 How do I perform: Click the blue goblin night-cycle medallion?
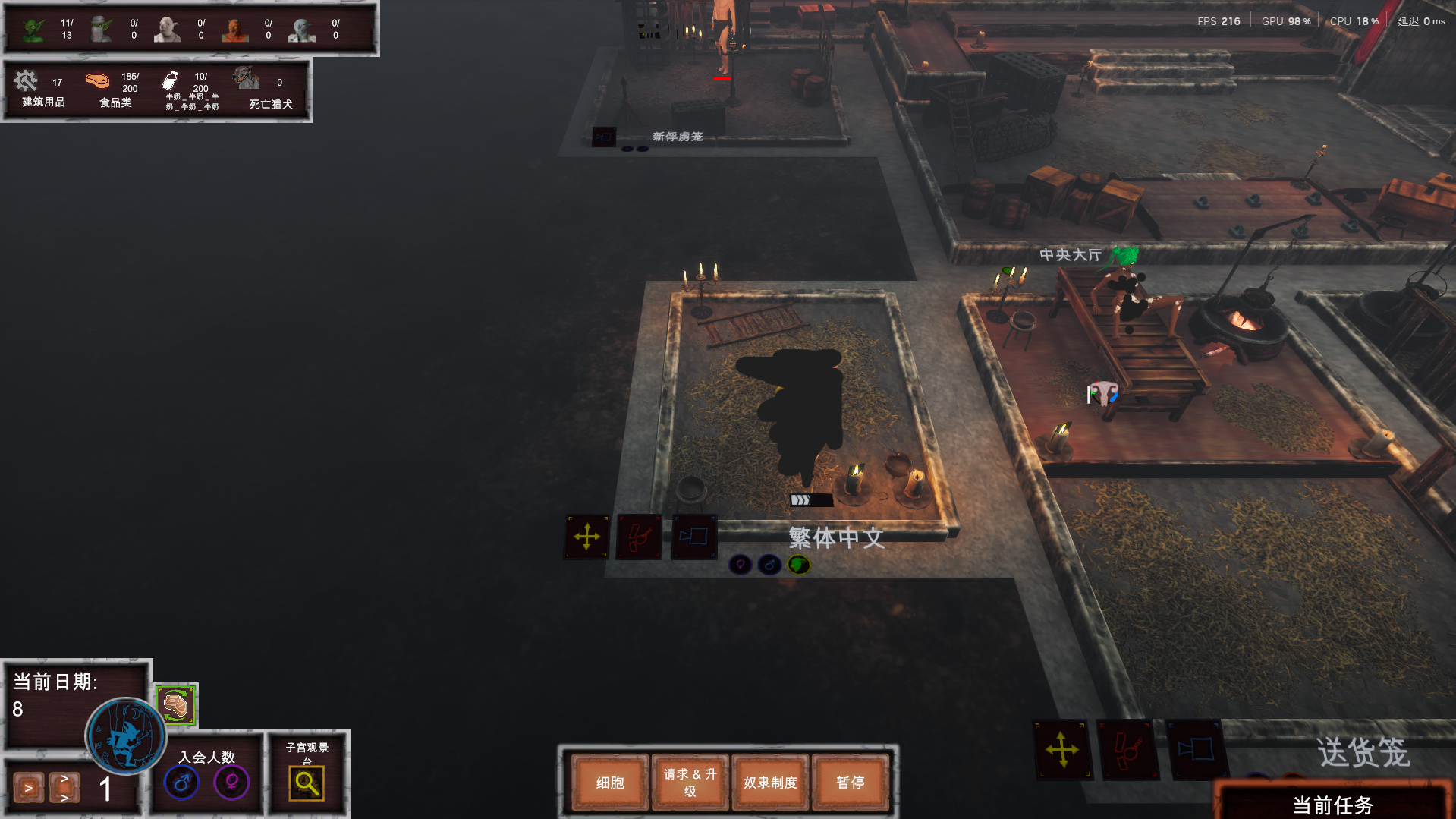pos(125,736)
